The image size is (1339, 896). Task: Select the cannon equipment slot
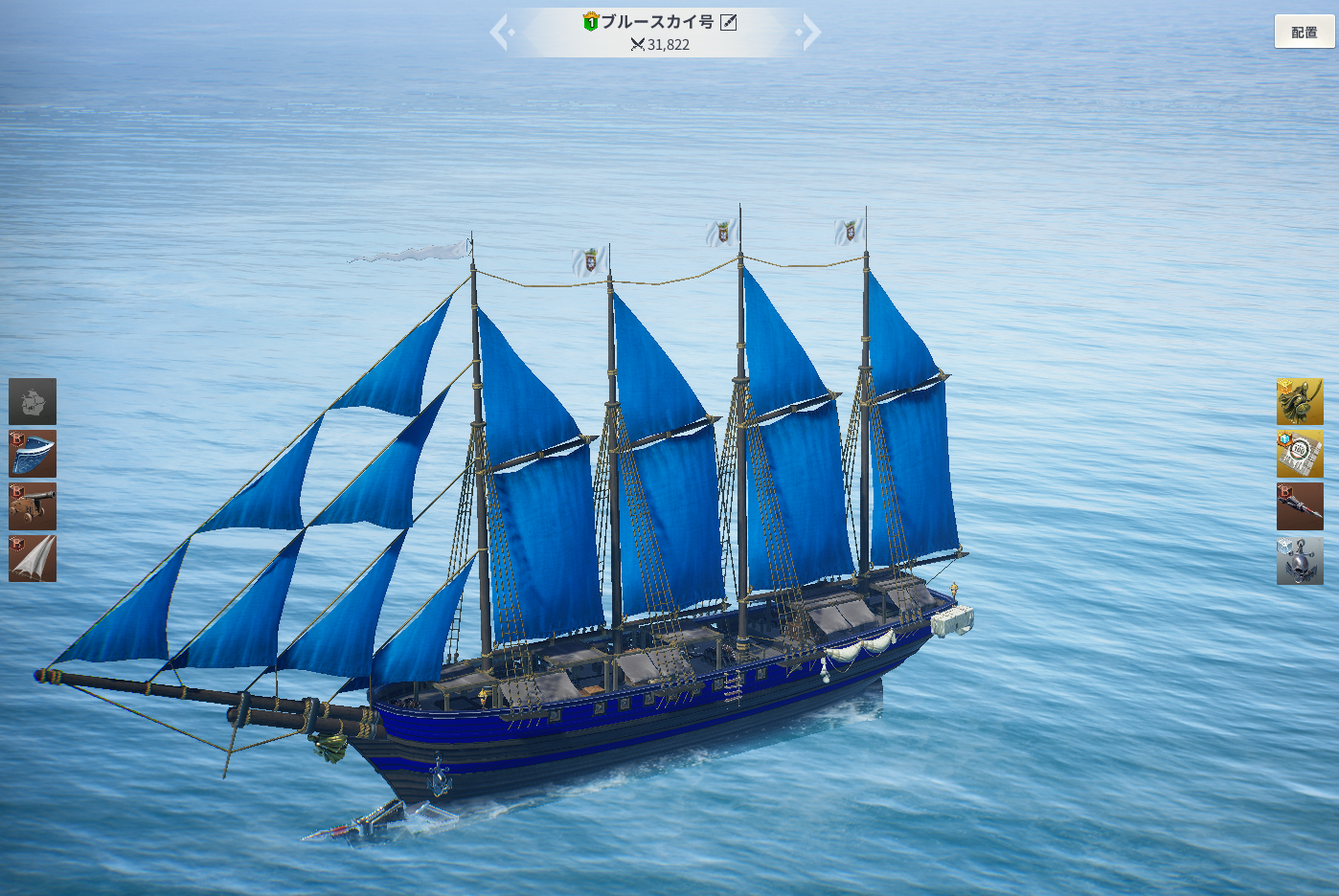pos(33,505)
